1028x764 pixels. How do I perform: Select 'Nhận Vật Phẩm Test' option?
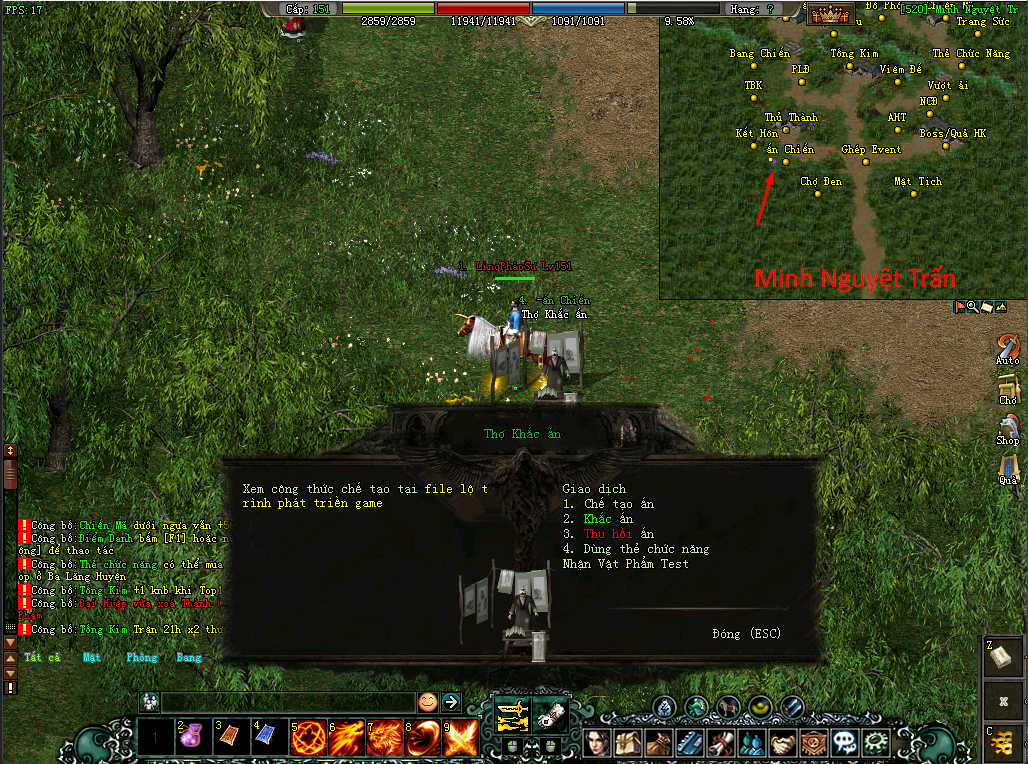(x=625, y=564)
